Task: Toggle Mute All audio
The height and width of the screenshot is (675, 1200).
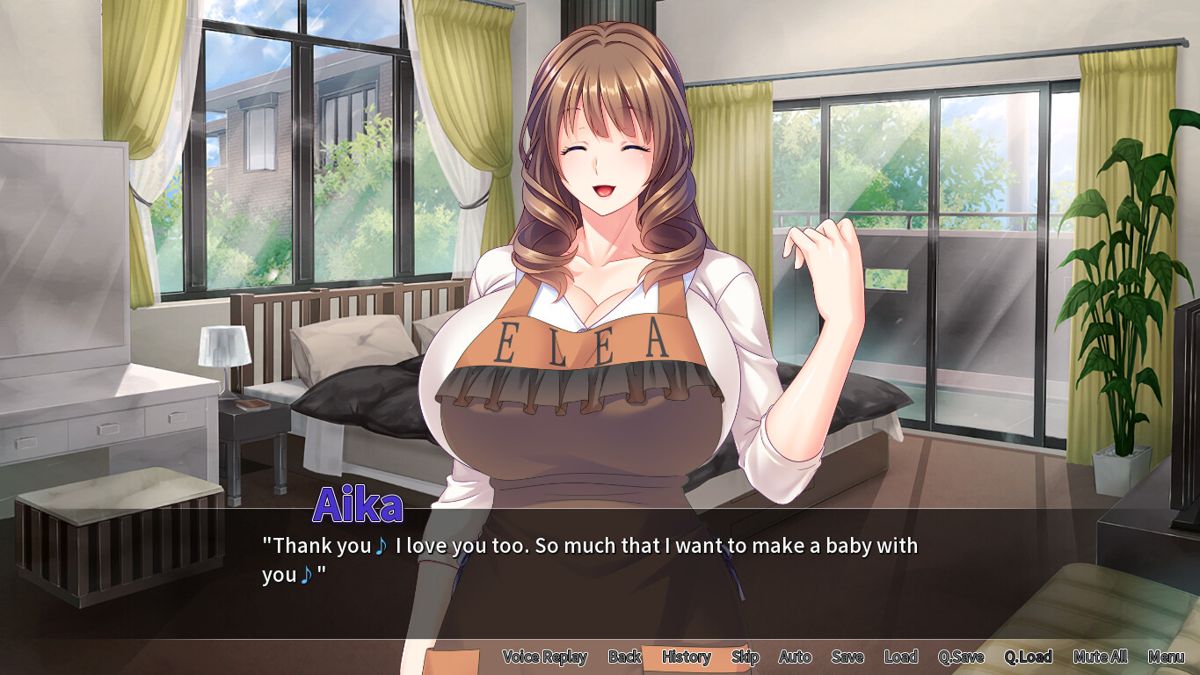Action: 1100,657
